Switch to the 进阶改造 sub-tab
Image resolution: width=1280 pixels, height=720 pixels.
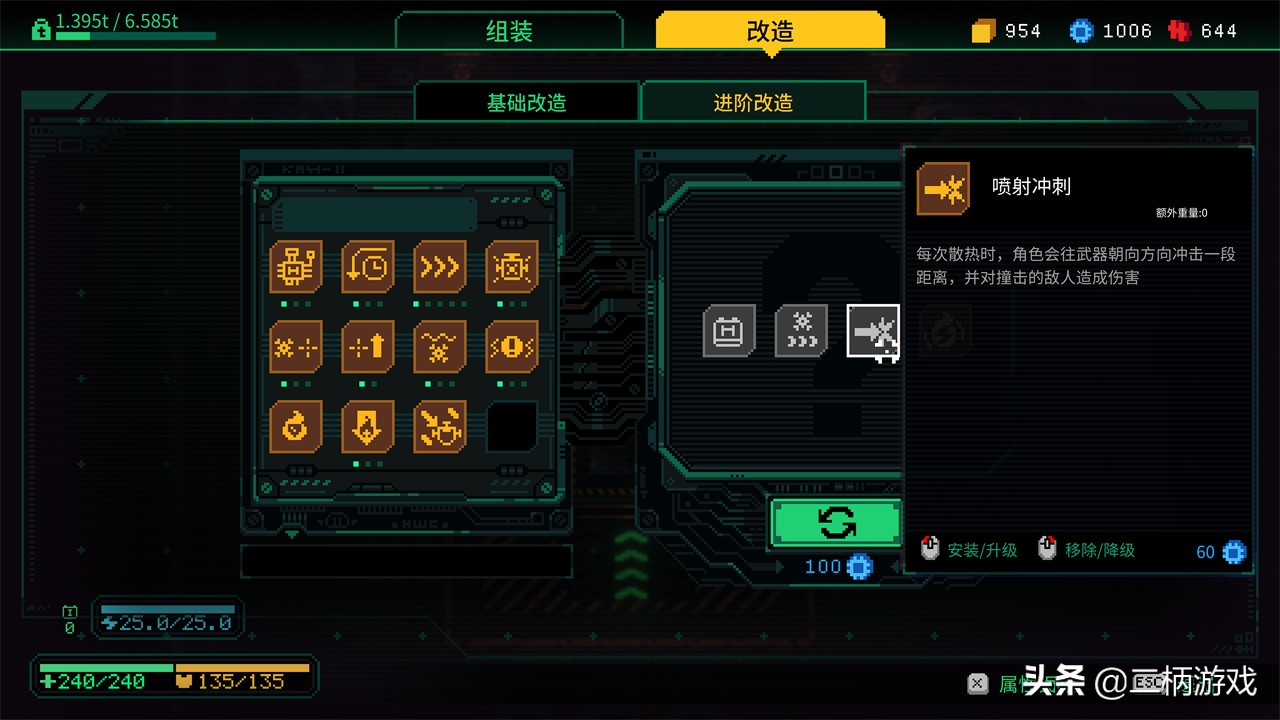(753, 103)
